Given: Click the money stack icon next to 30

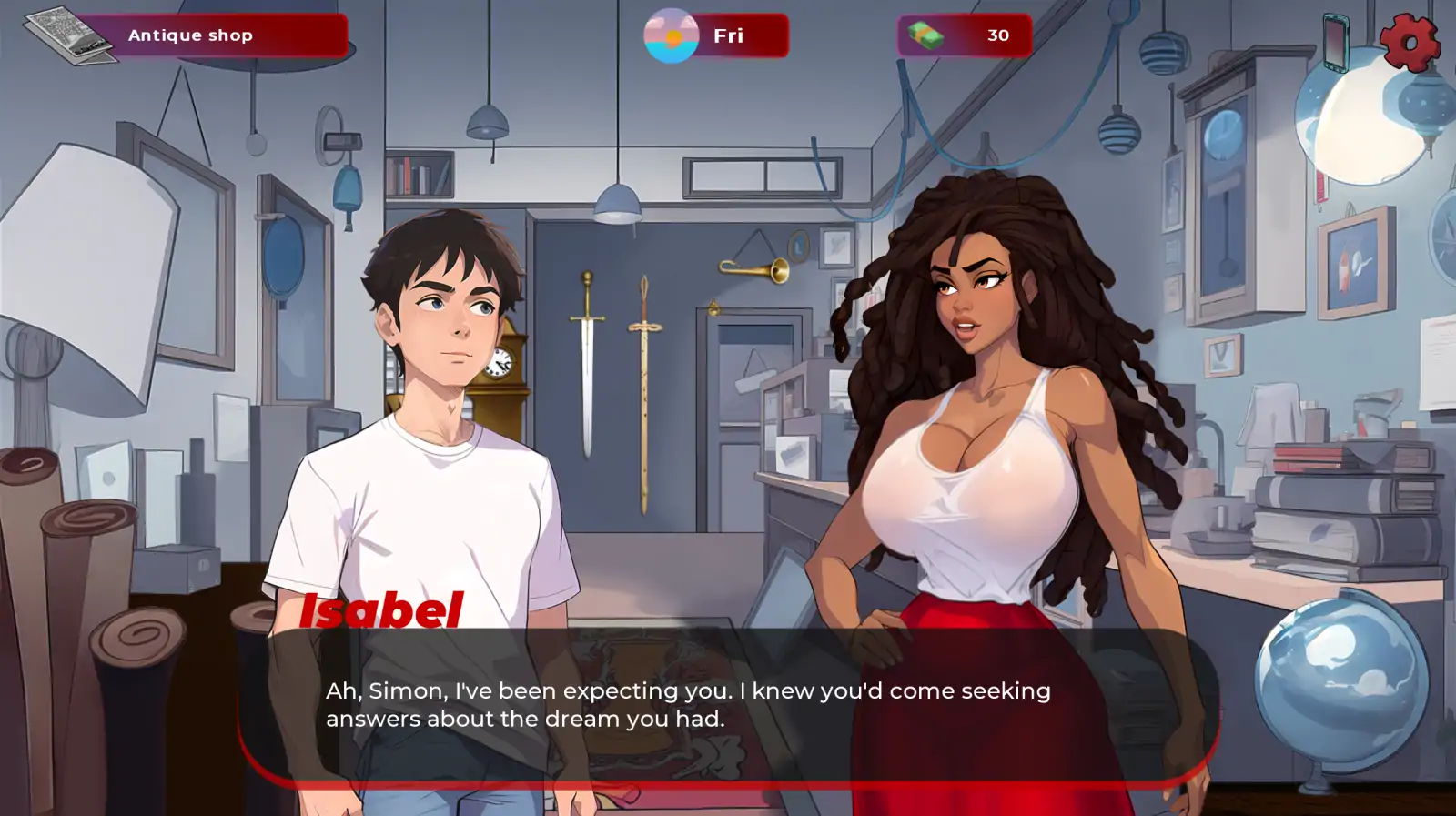Looking at the screenshot, I should click(925, 36).
